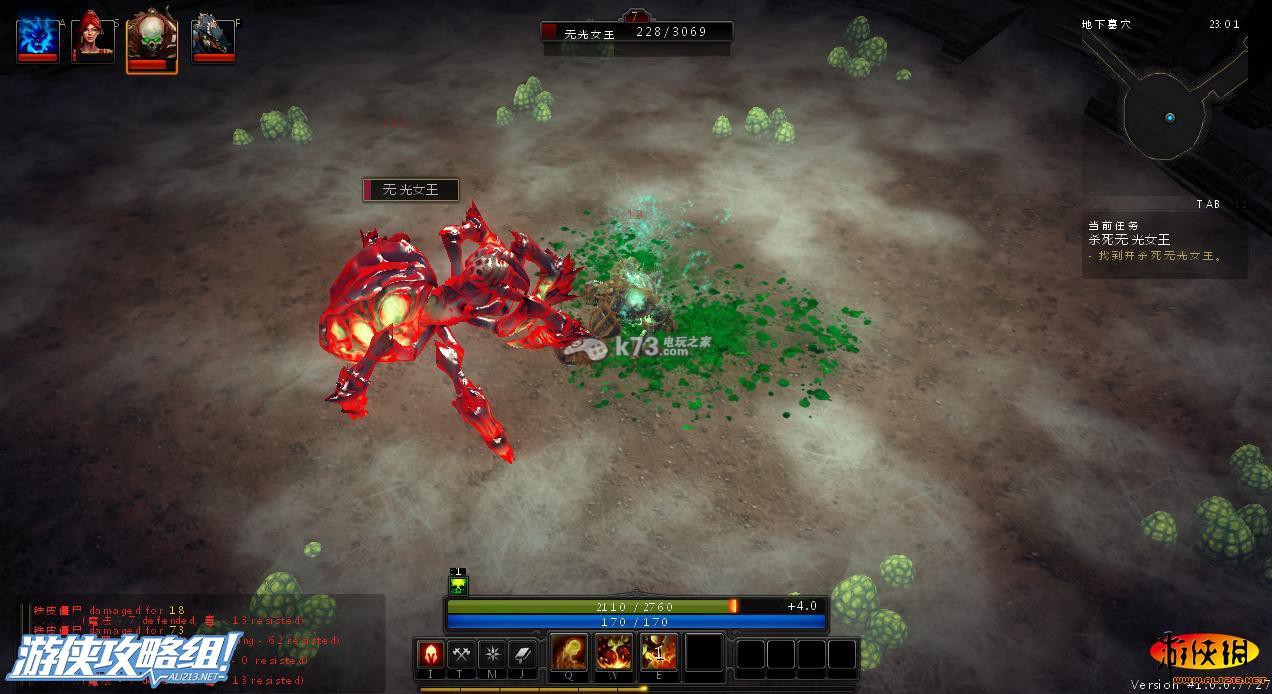Open the crossed axes menu icon

[462, 655]
